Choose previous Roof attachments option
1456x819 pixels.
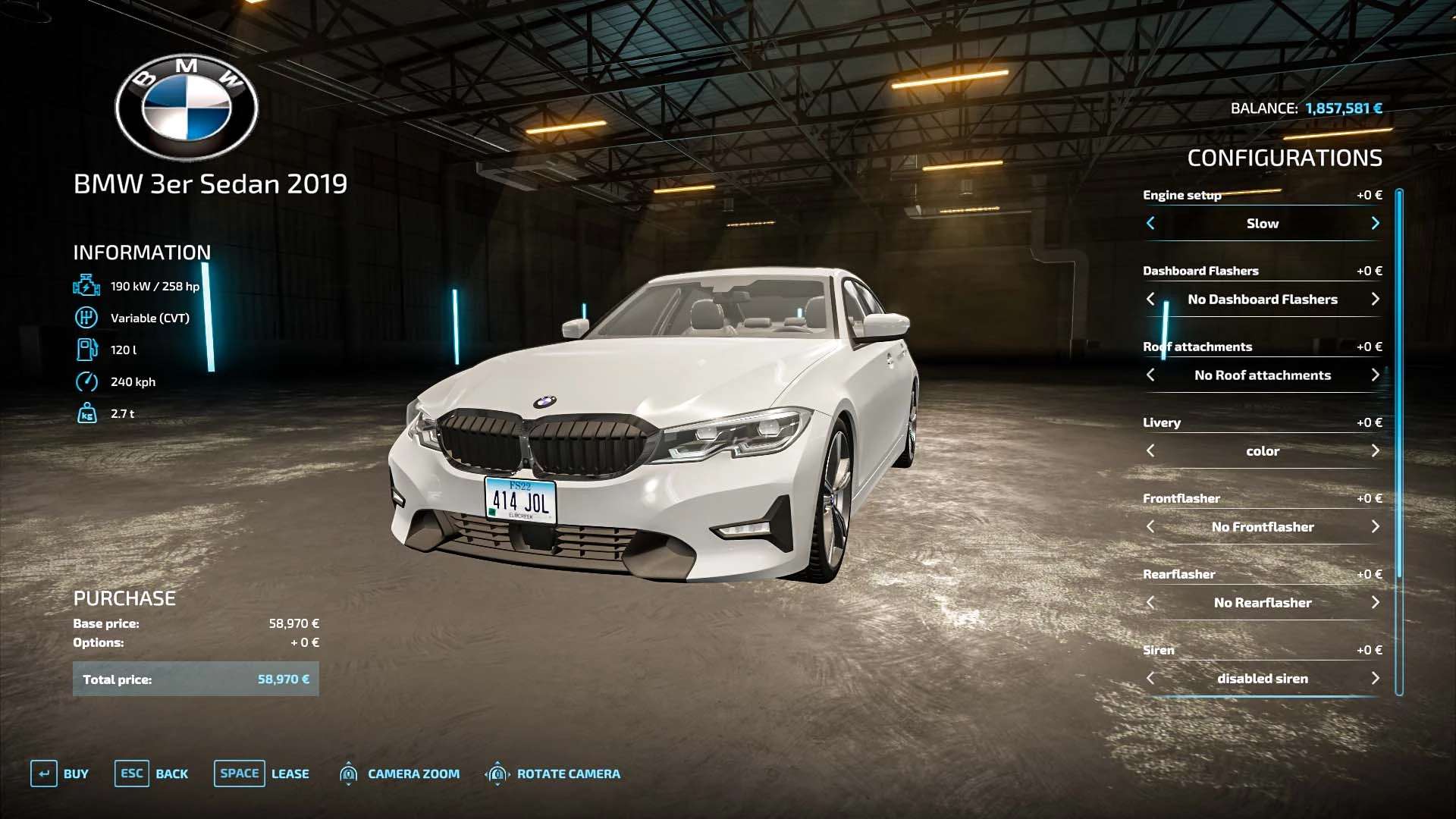pos(1150,375)
